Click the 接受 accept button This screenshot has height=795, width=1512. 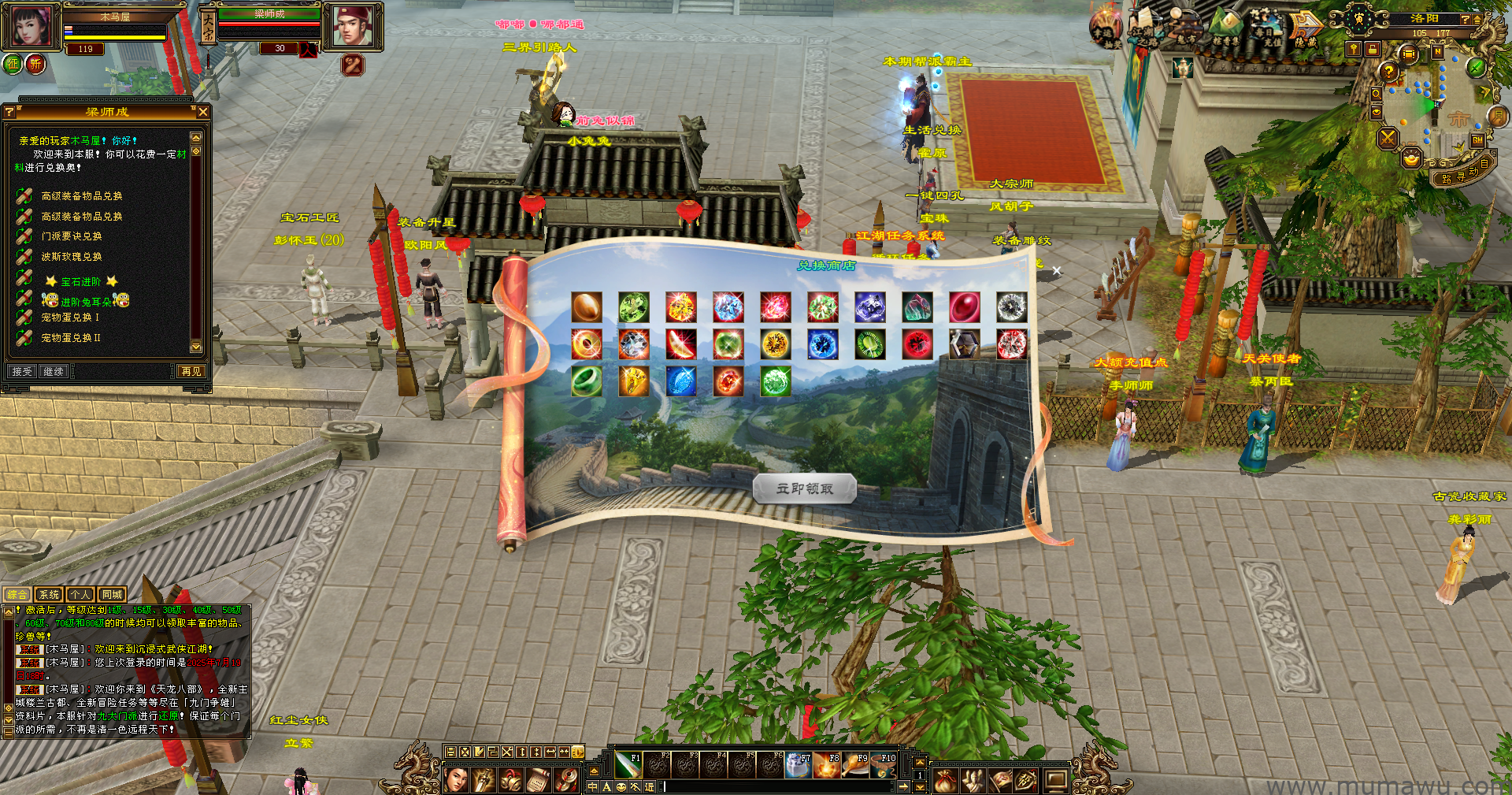[22, 371]
